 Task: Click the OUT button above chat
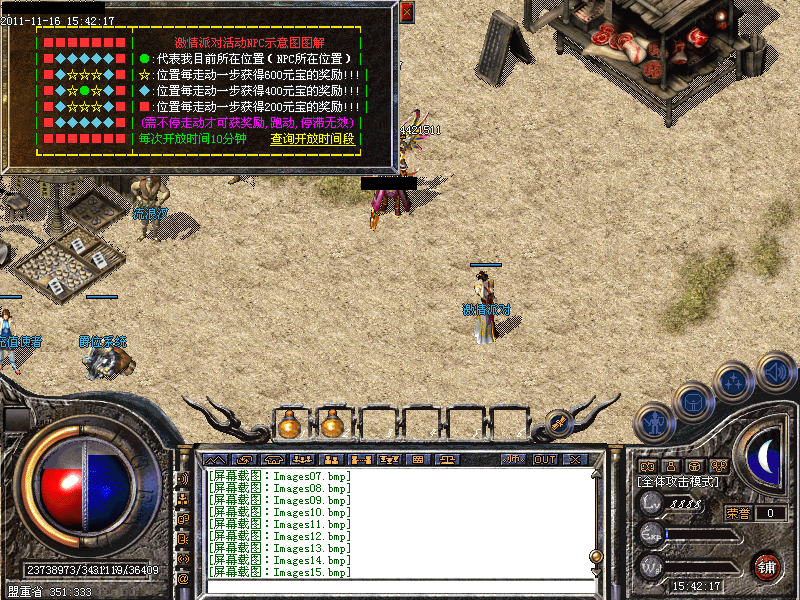click(x=544, y=459)
